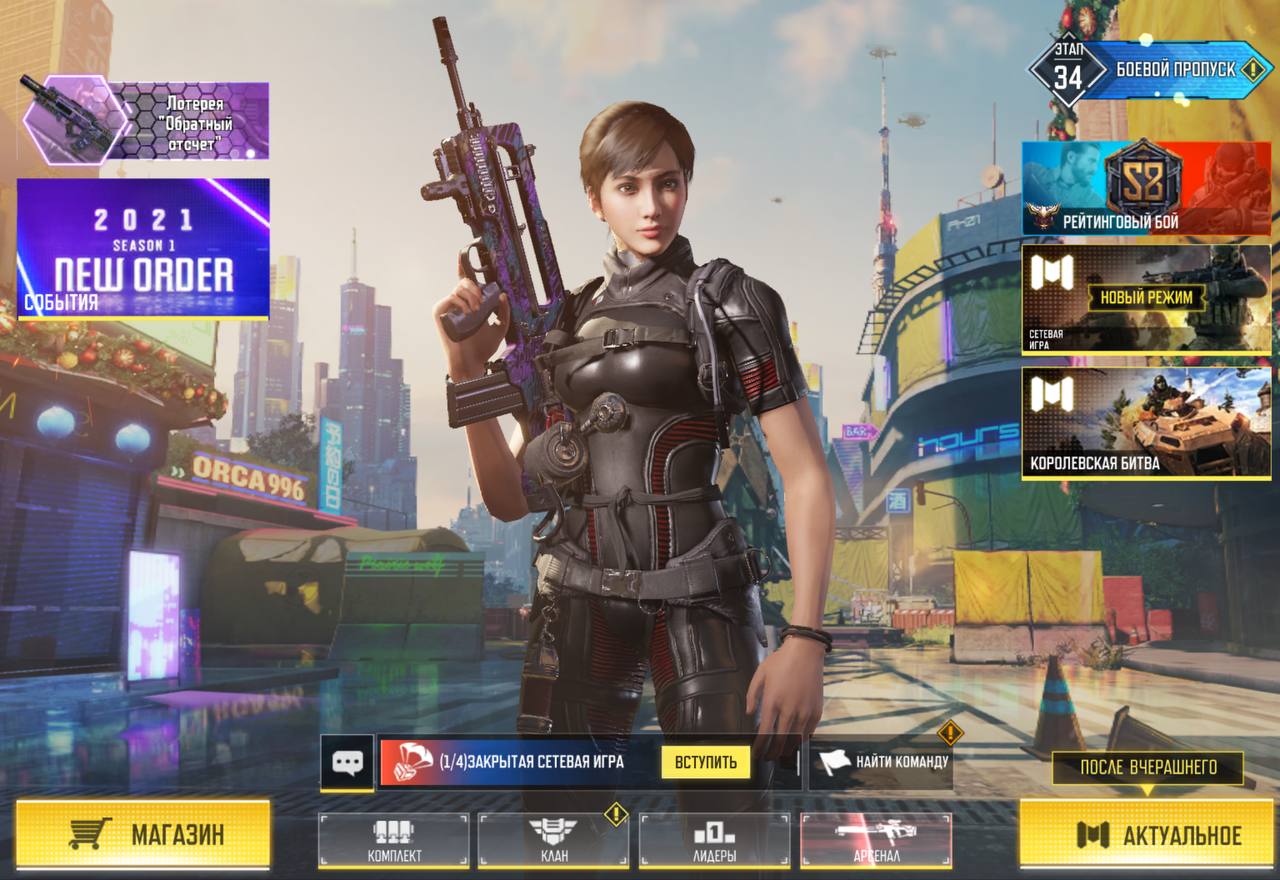This screenshot has width=1280, height=880.
Task: Open the chat speech bubble icon
Action: pos(347,763)
